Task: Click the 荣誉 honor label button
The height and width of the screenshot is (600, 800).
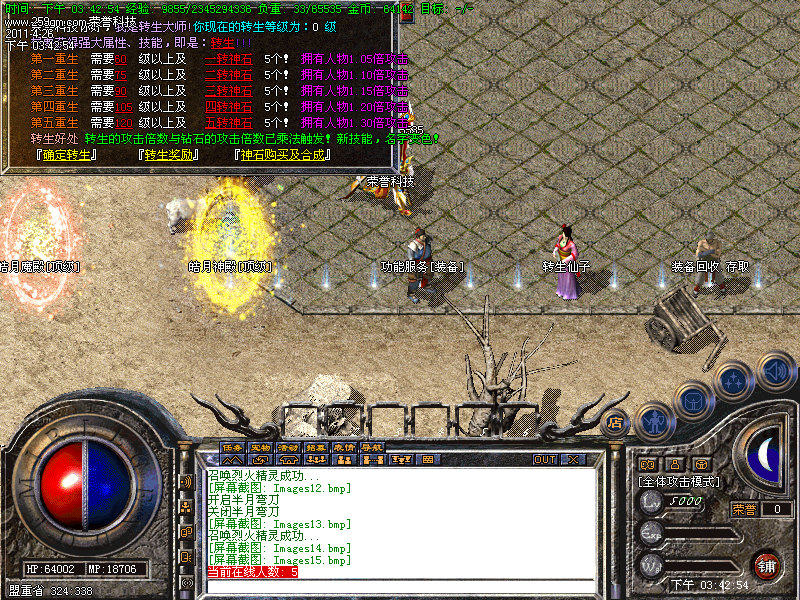Action: click(x=743, y=509)
